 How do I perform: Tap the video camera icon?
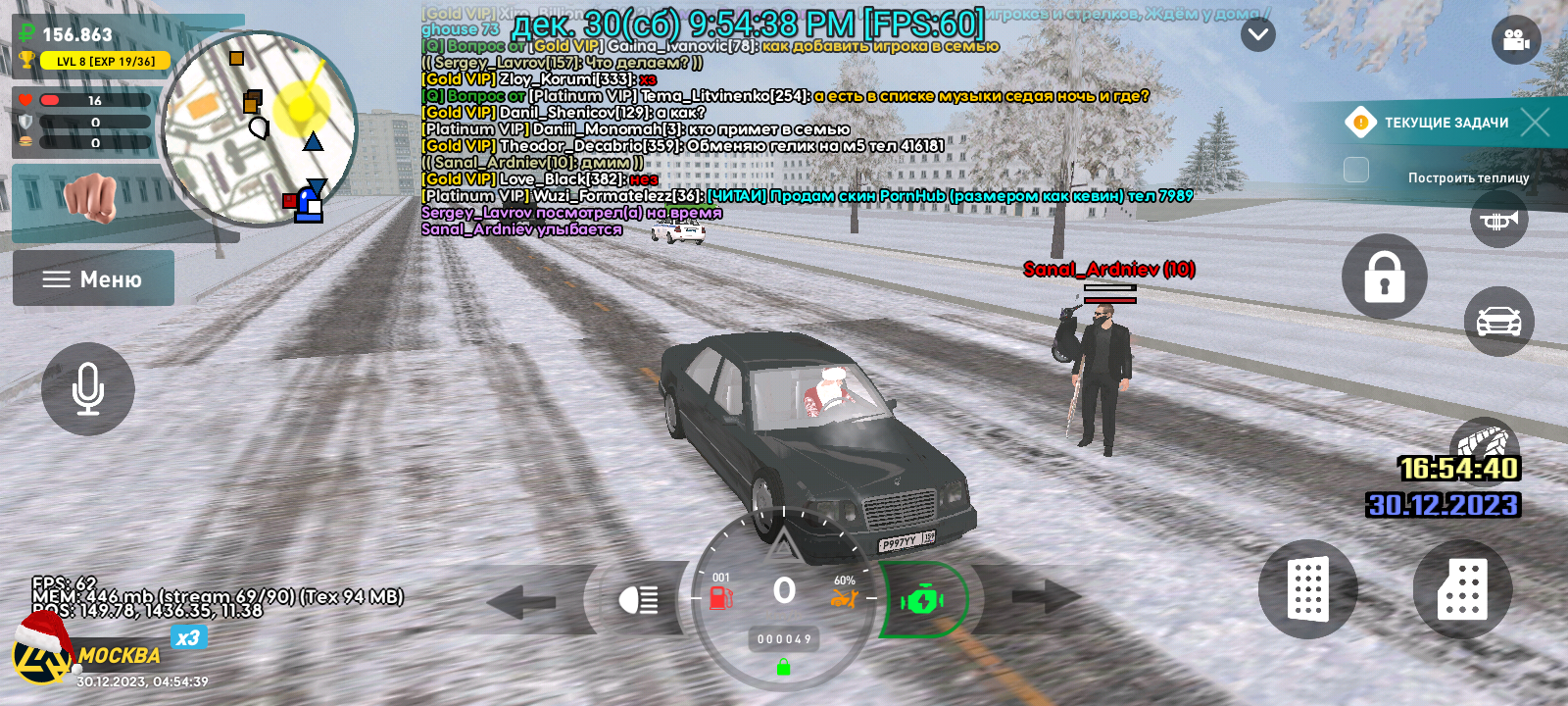pyautogui.click(x=1515, y=40)
